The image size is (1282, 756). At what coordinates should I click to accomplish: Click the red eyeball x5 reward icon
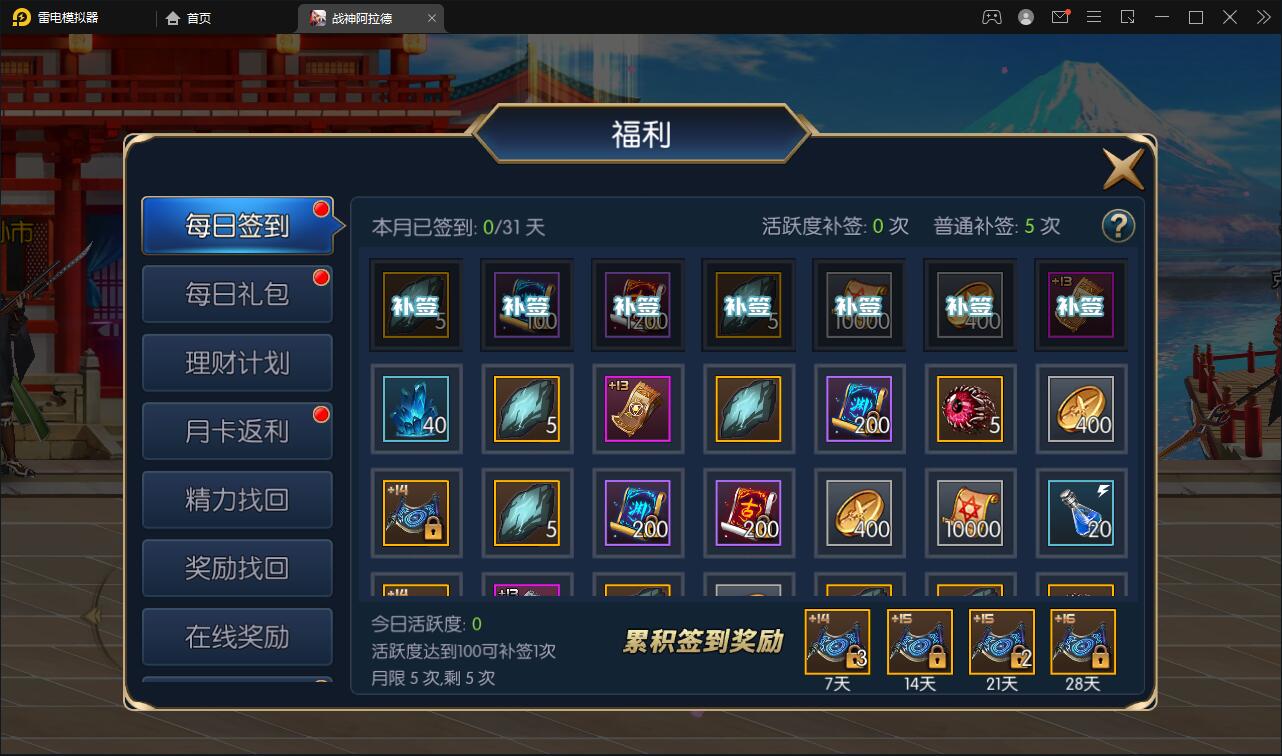(x=970, y=408)
